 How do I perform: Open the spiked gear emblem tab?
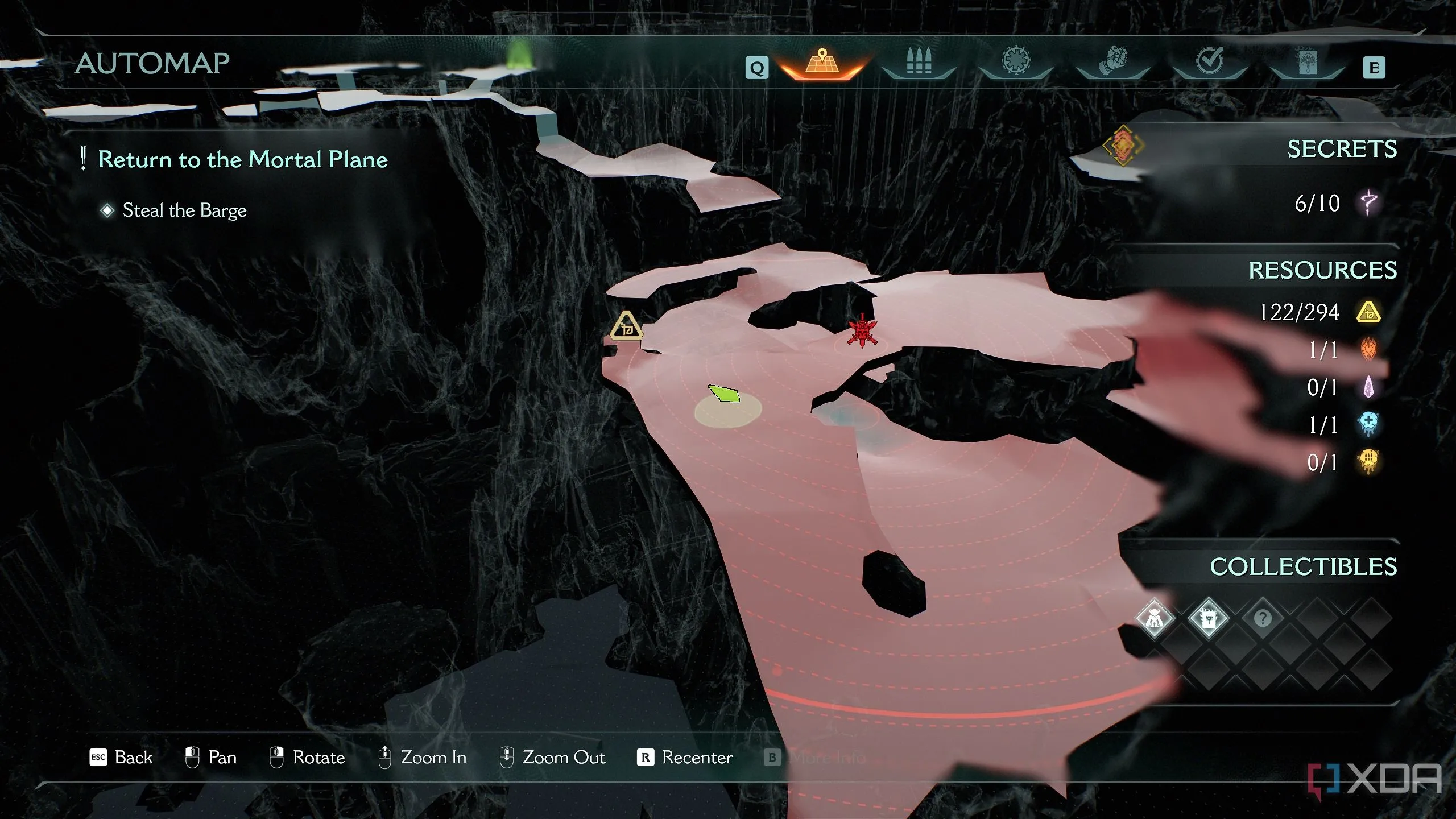tap(1016, 61)
